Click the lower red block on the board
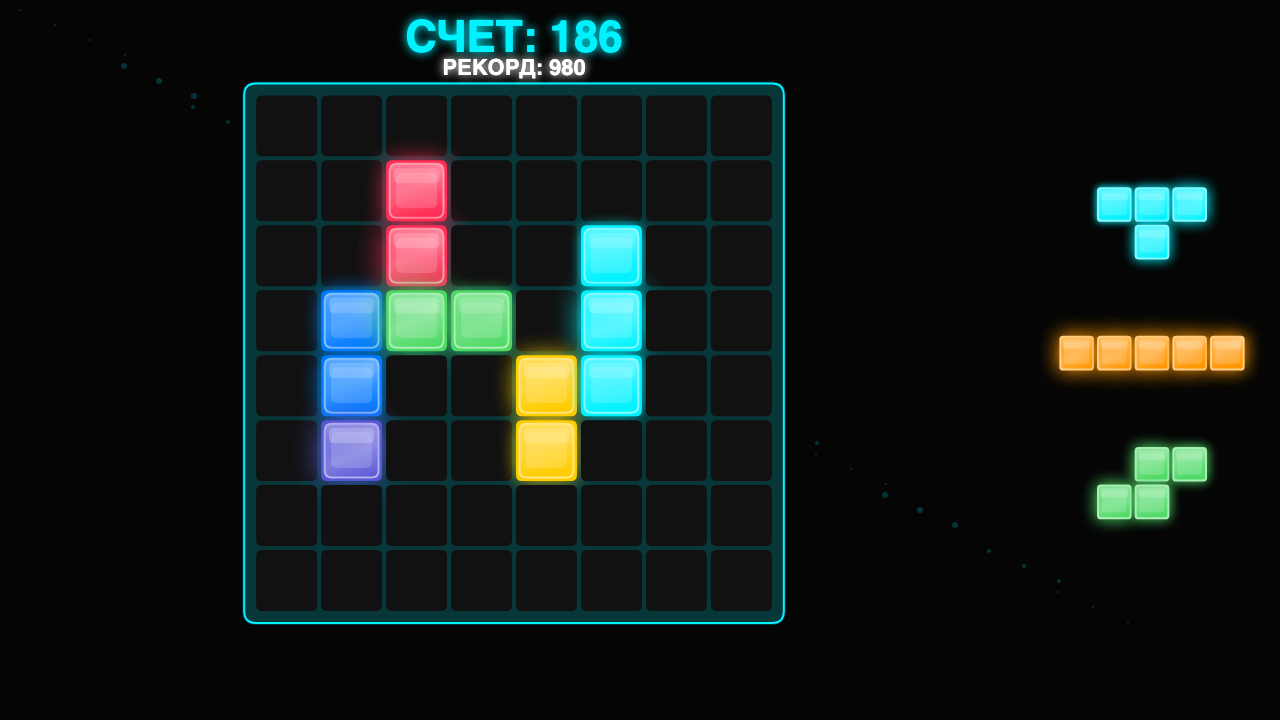The image size is (1280, 720). click(x=417, y=255)
